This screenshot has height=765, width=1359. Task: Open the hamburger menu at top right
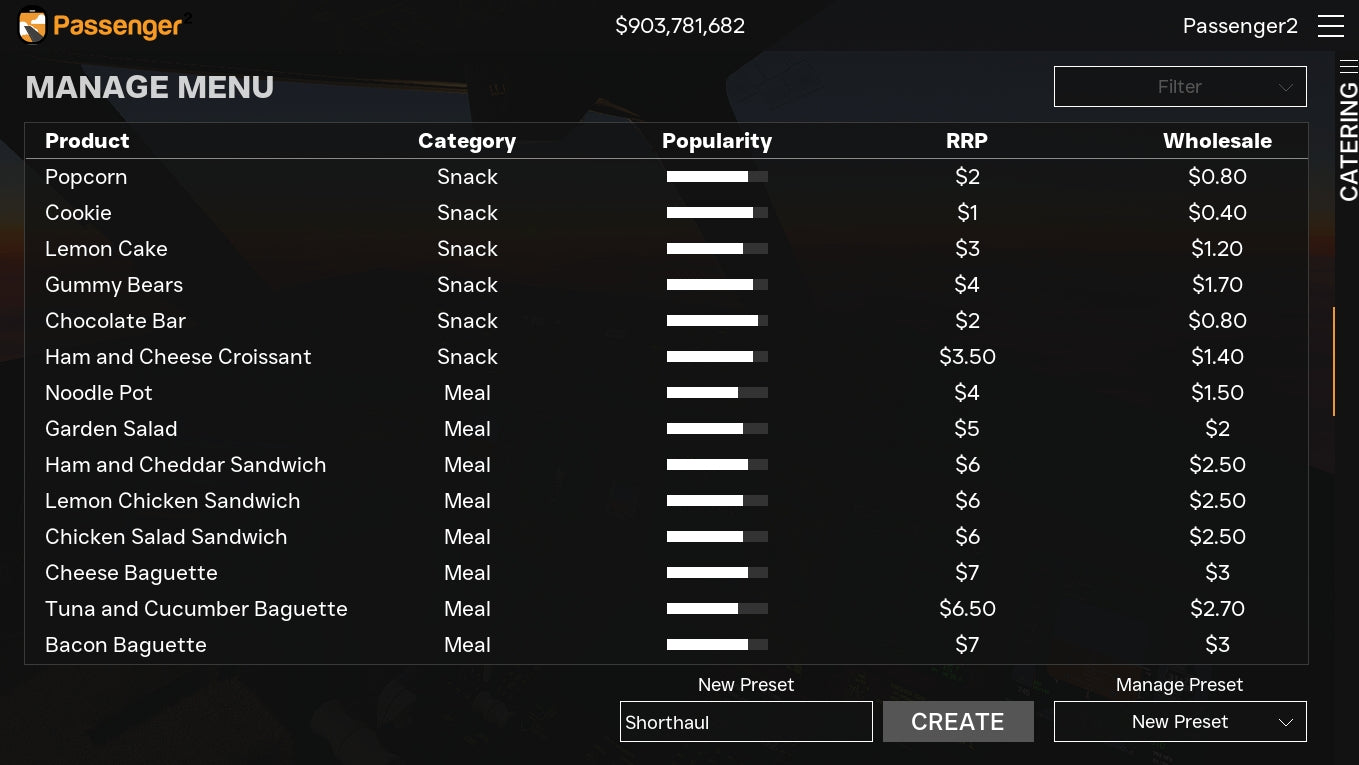[1330, 26]
